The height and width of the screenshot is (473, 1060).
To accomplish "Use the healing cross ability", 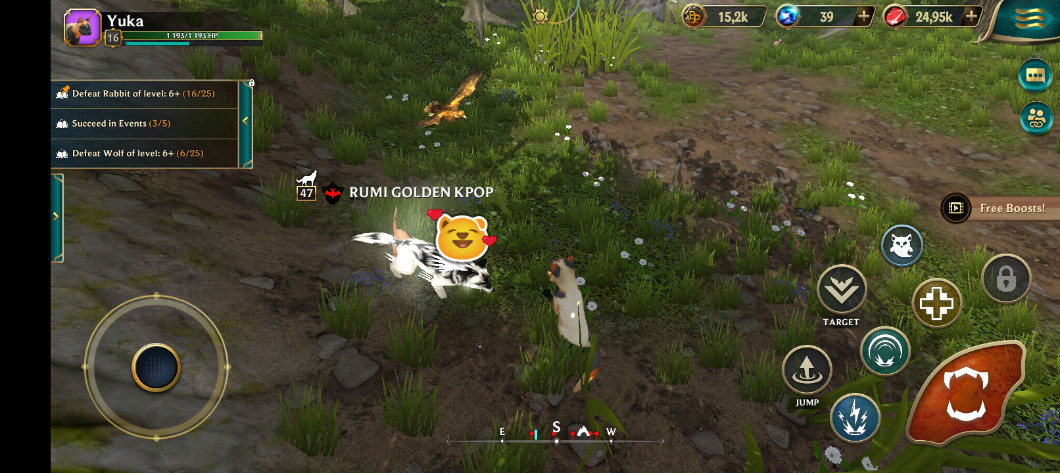I will click(937, 303).
